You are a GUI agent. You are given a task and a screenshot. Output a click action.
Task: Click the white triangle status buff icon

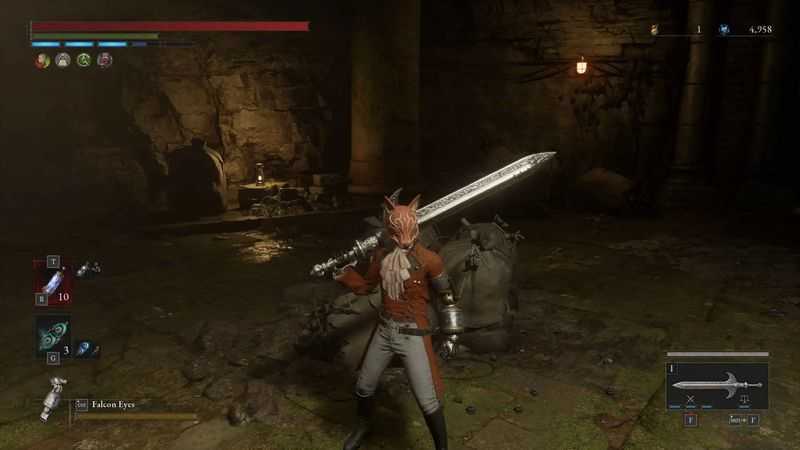[63, 60]
